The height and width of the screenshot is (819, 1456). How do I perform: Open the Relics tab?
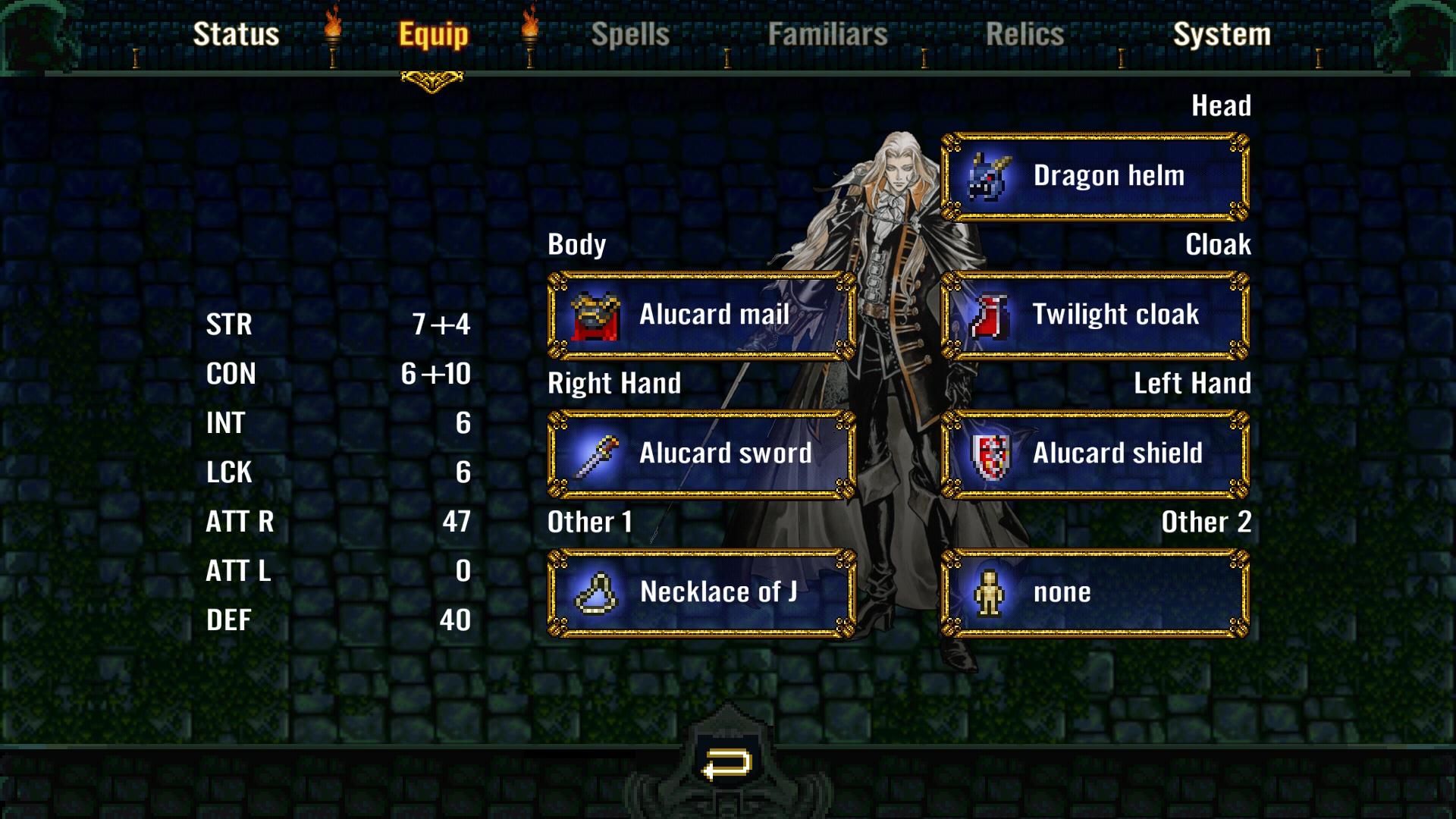[x=1023, y=33]
